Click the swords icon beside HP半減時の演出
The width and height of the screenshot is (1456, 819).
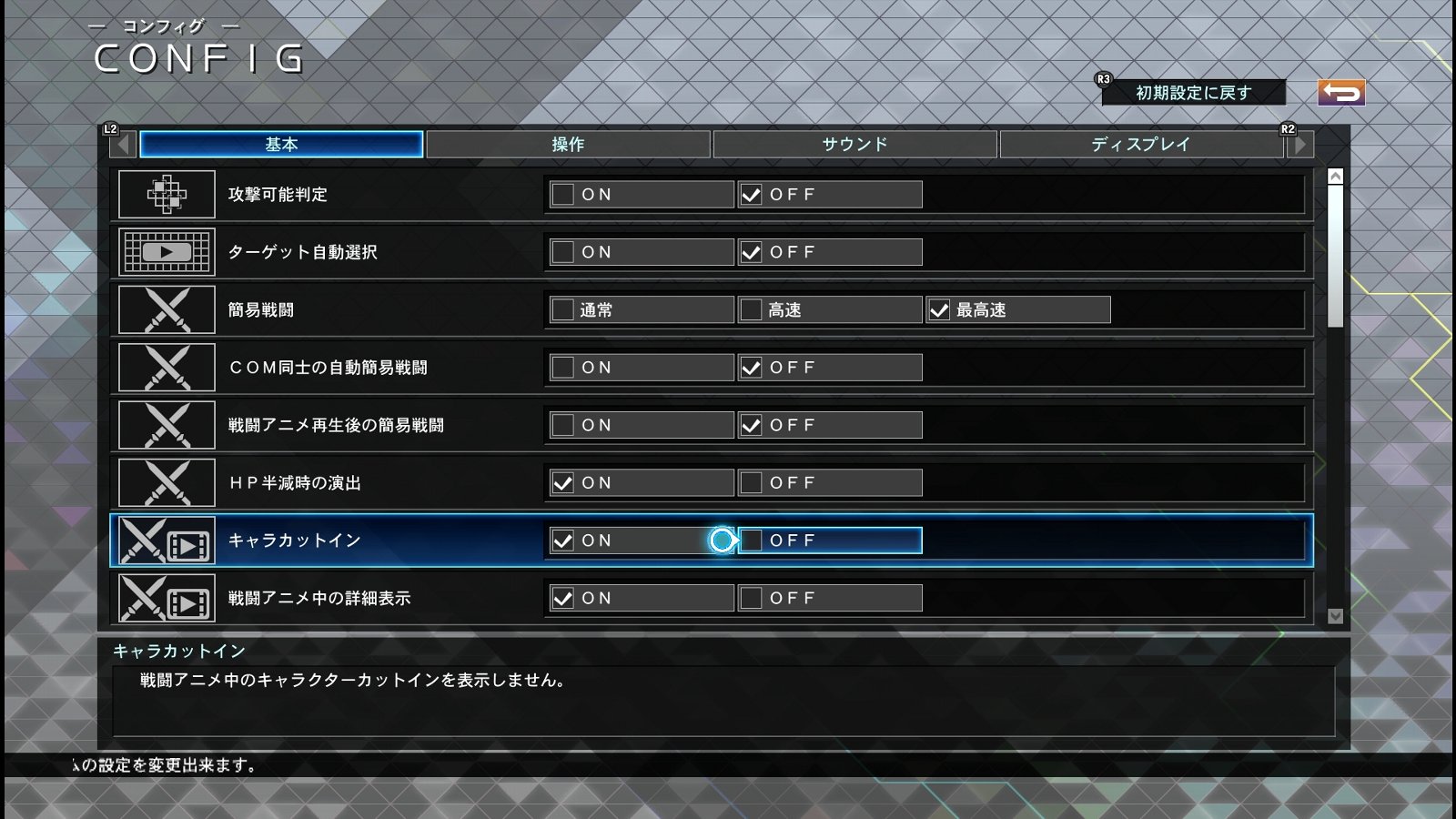(x=167, y=482)
